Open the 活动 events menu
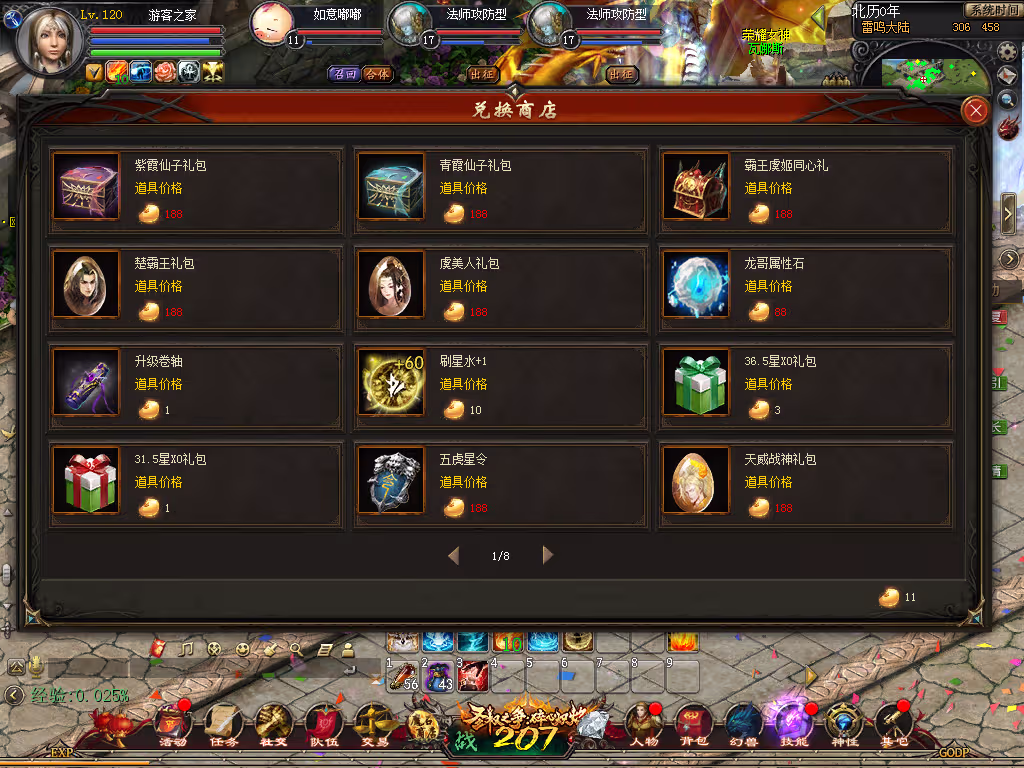 [x=172, y=725]
